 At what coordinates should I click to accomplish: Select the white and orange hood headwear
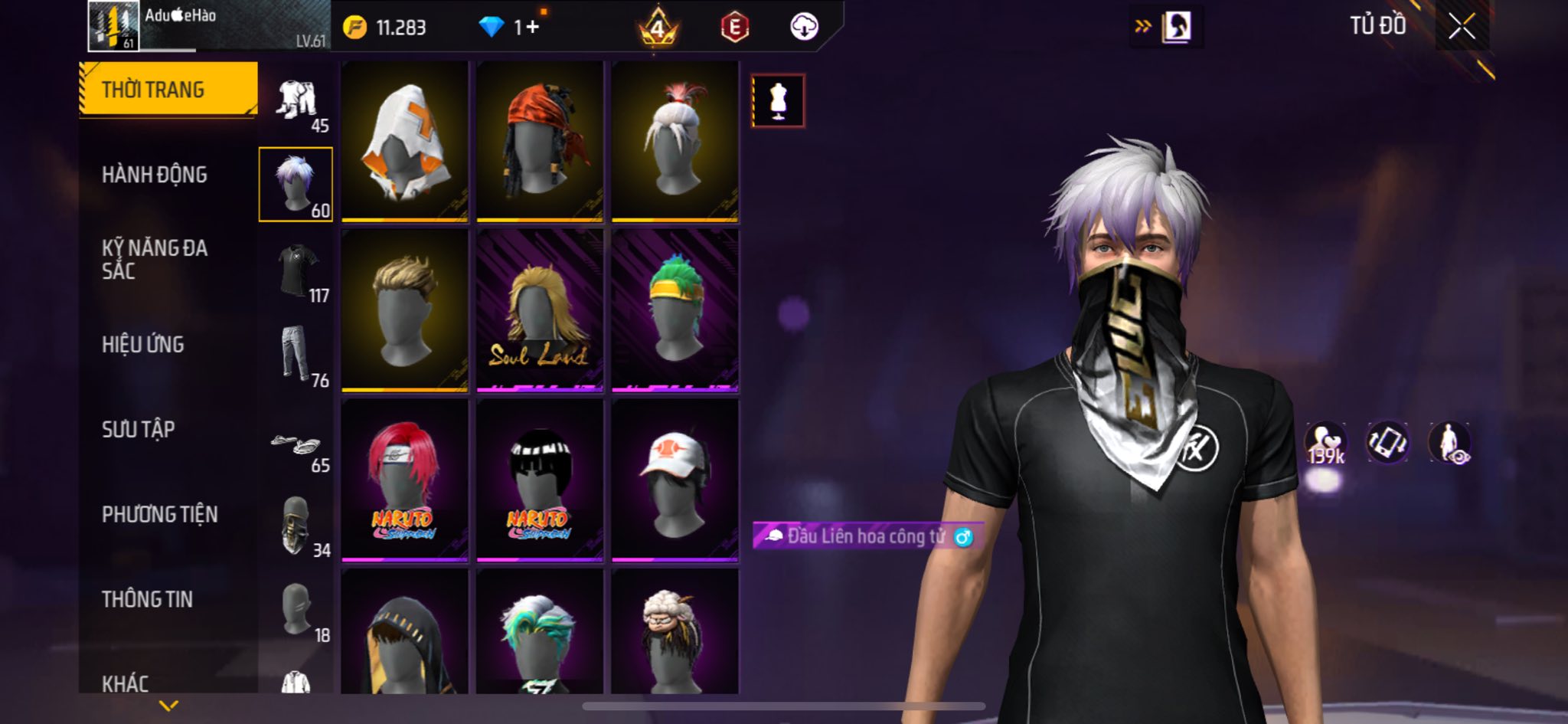(x=404, y=142)
